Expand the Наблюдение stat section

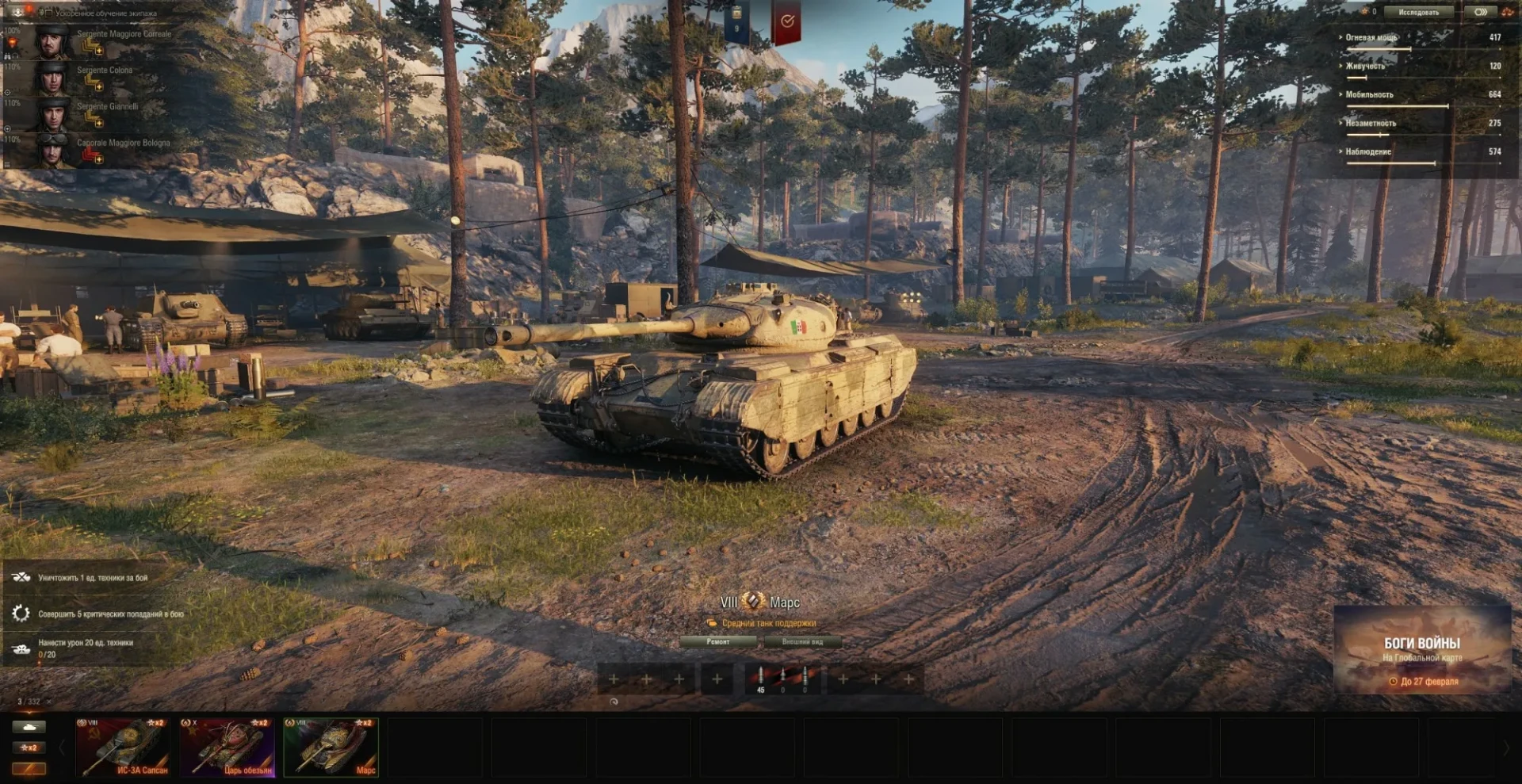tap(1368, 151)
